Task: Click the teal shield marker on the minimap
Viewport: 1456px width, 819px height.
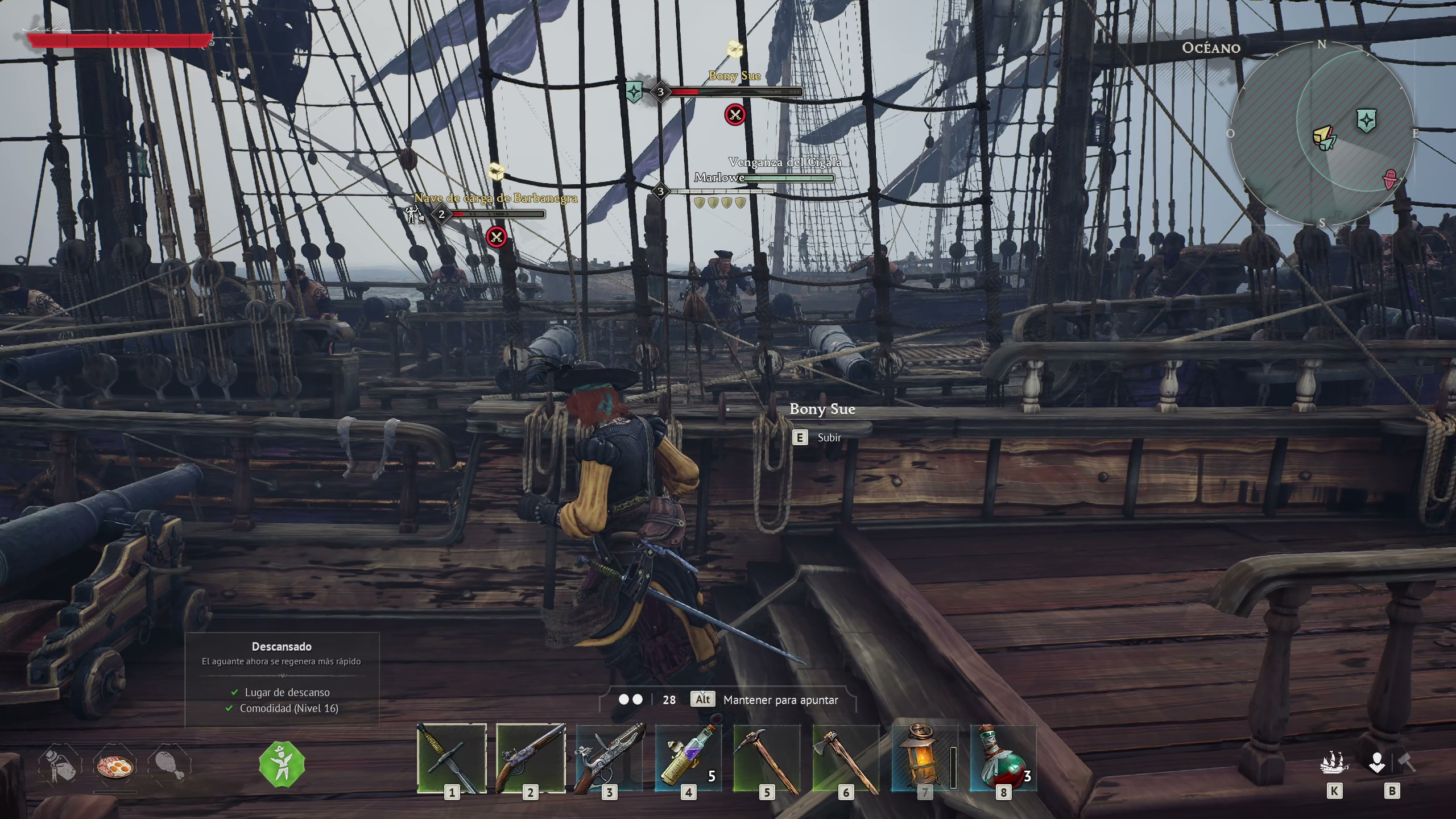Action: tap(1366, 120)
